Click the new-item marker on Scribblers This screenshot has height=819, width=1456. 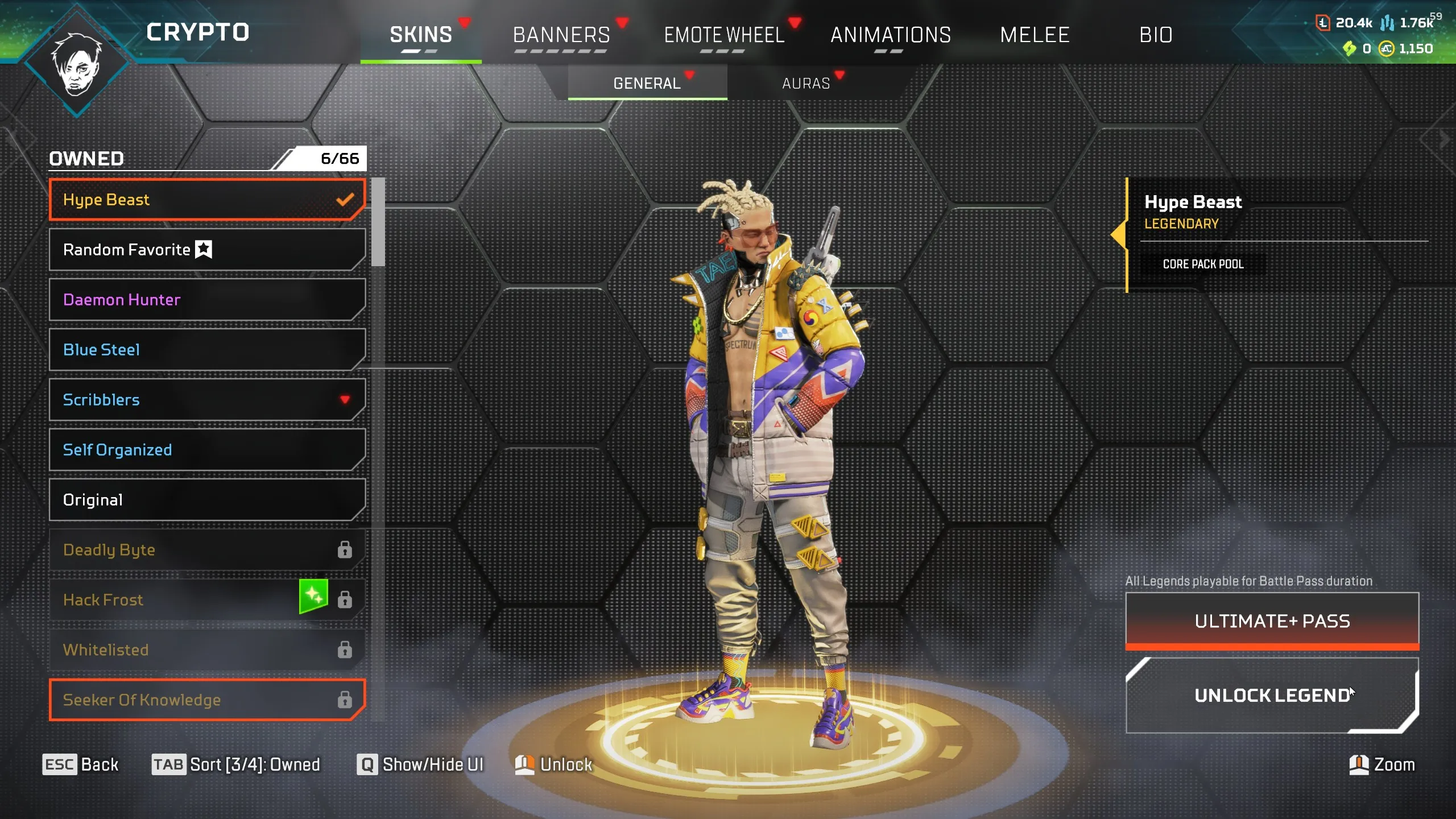coord(345,400)
